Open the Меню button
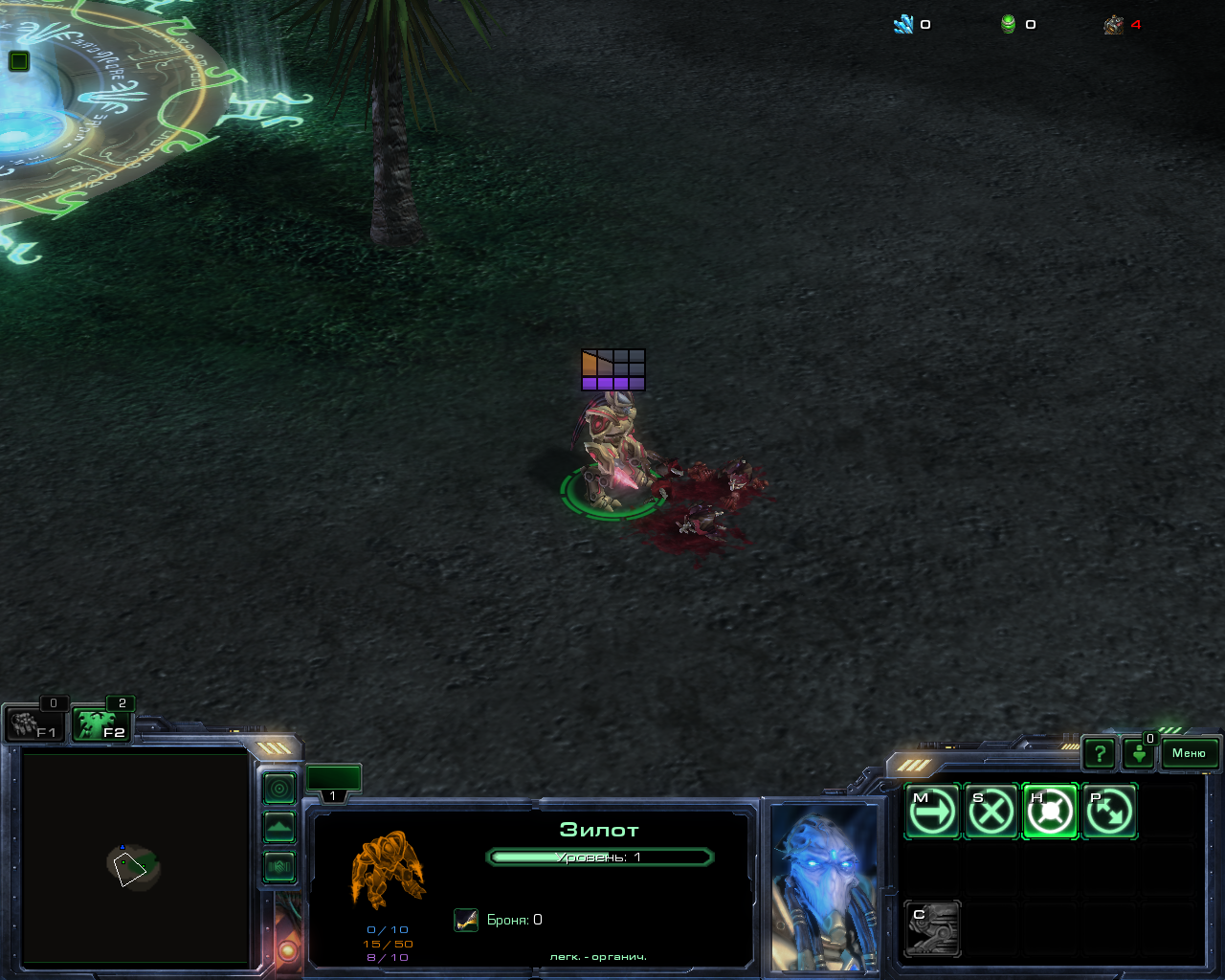This screenshot has height=980, width=1225. tap(1189, 753)
